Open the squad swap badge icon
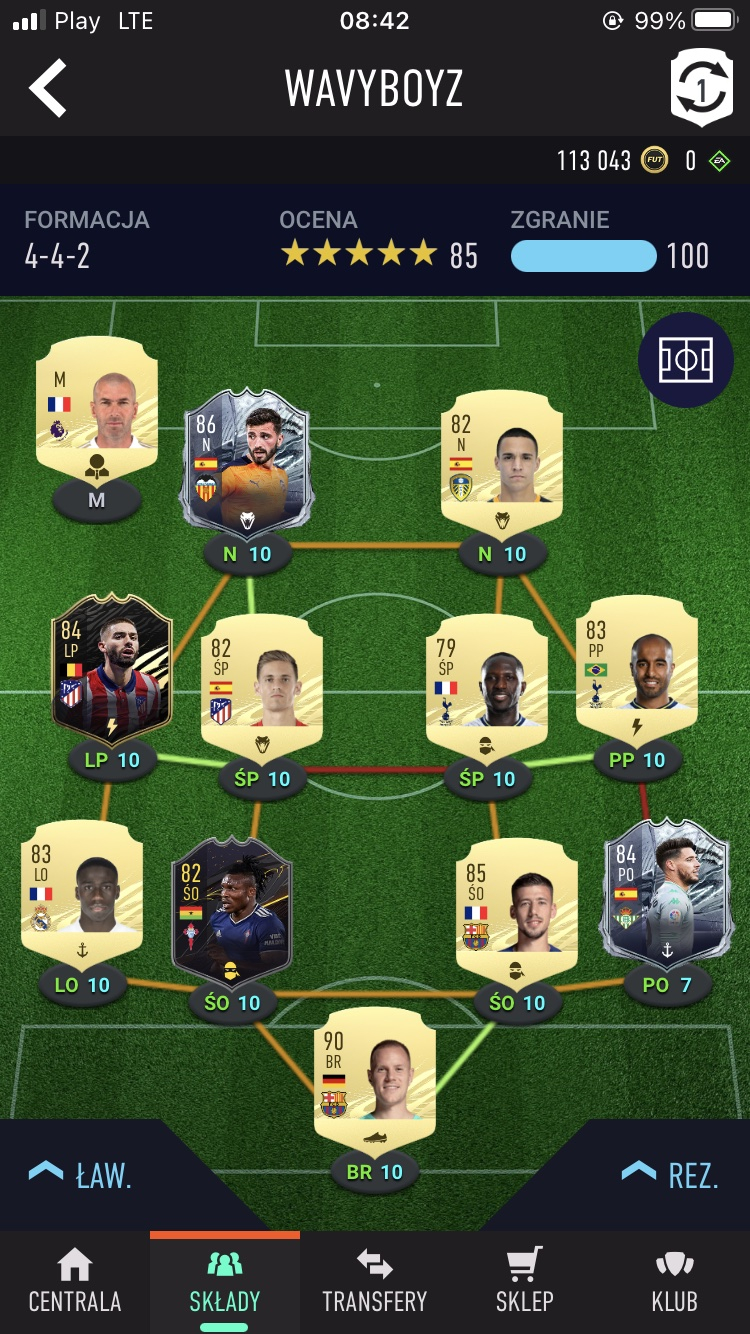The image size is (750, 1334). click(701, 88)
